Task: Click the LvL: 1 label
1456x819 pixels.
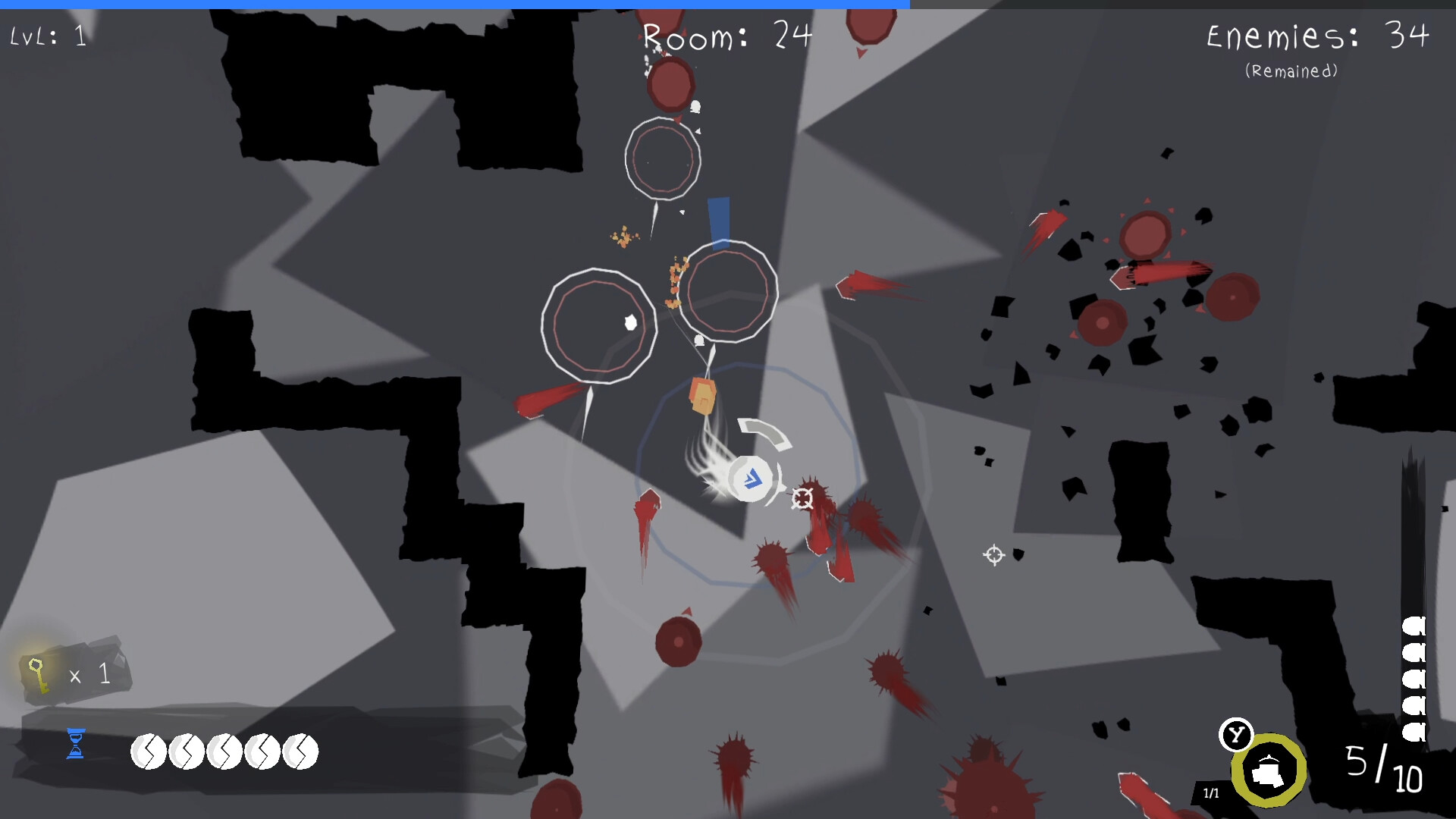Action: (47, 33)
